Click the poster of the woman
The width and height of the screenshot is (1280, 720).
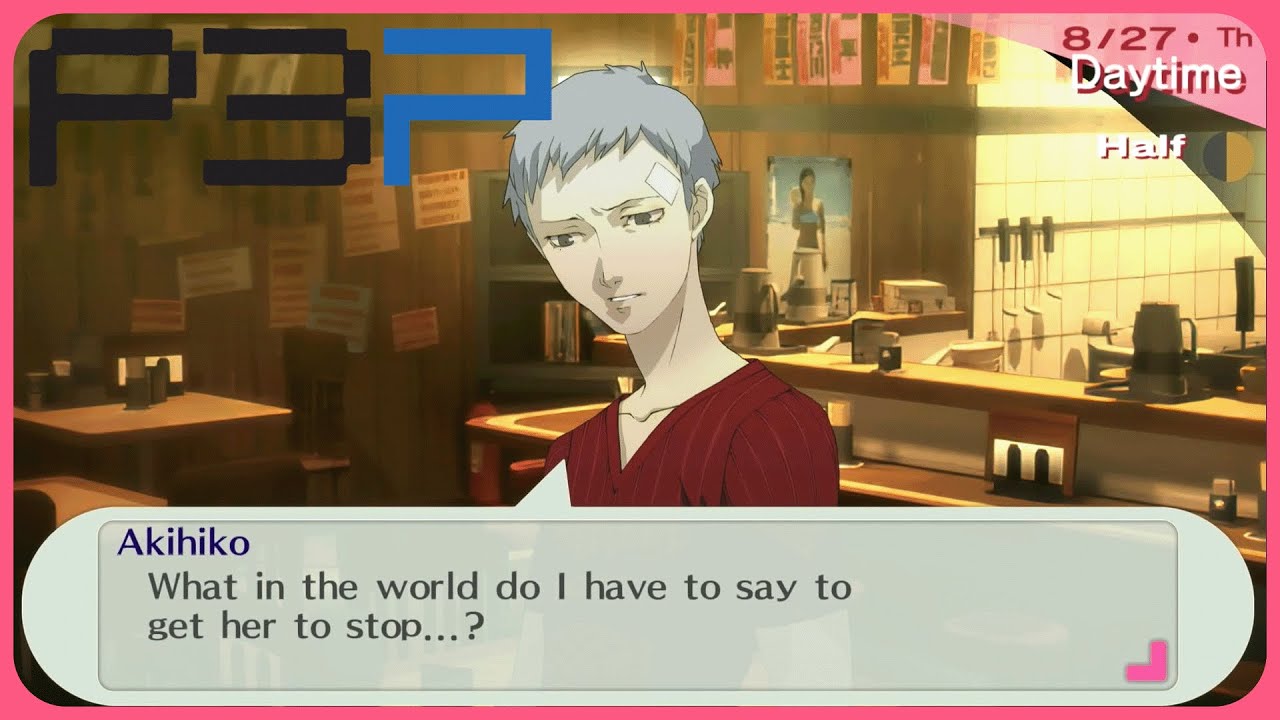pyautogui.click(x=806, y=230)
